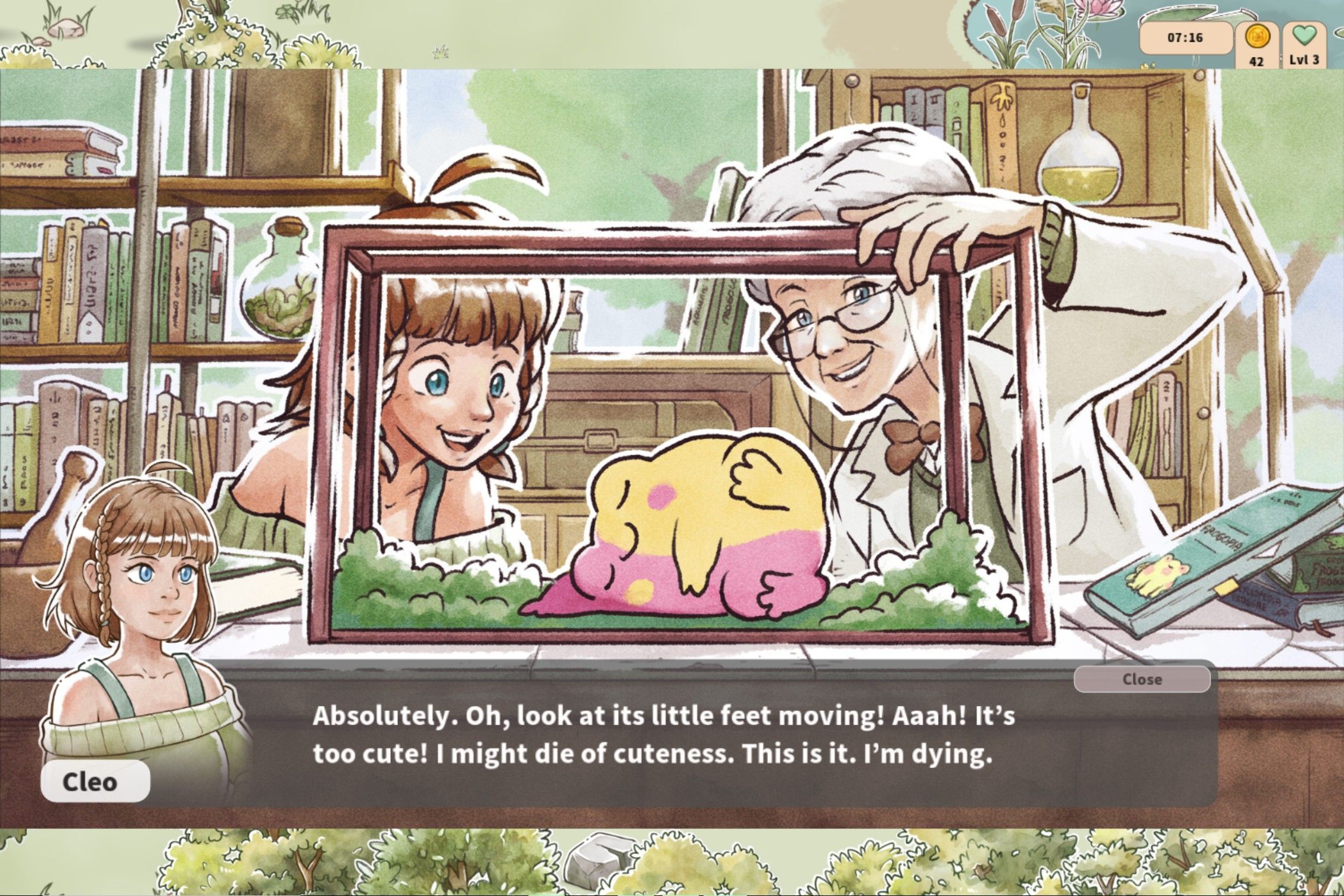
Task: Close the dialogue with the Close button
Action: (x=1141, y=679)
